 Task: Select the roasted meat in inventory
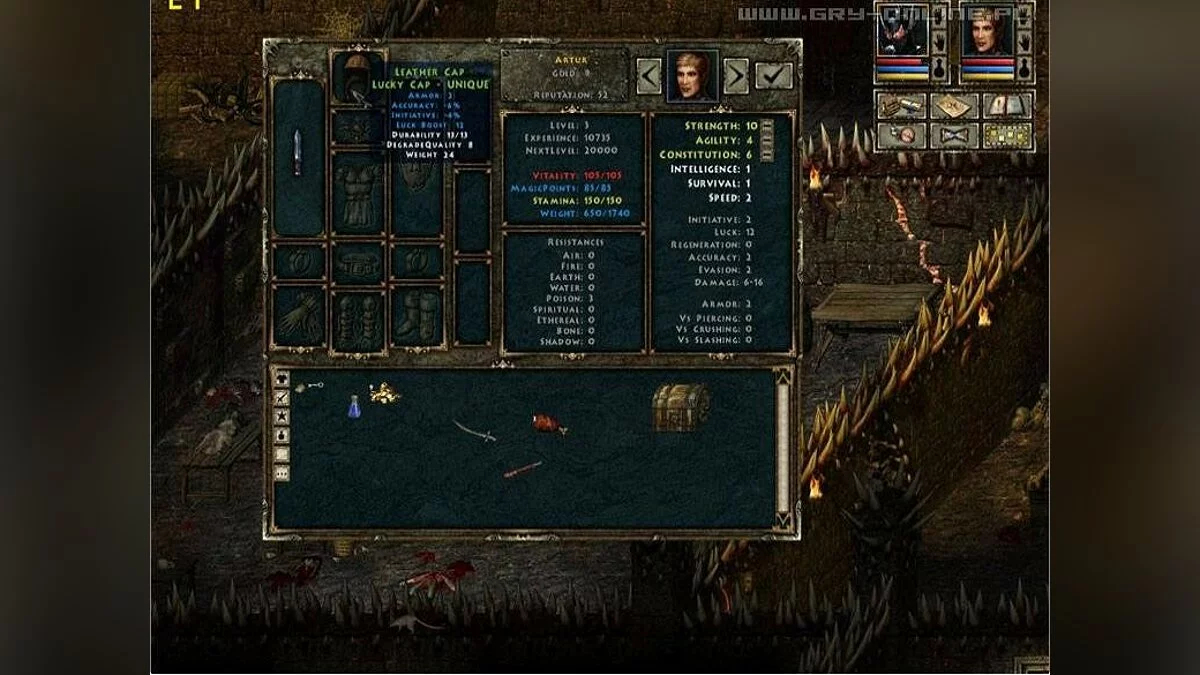pyautogui.click(x=547, y=424)
